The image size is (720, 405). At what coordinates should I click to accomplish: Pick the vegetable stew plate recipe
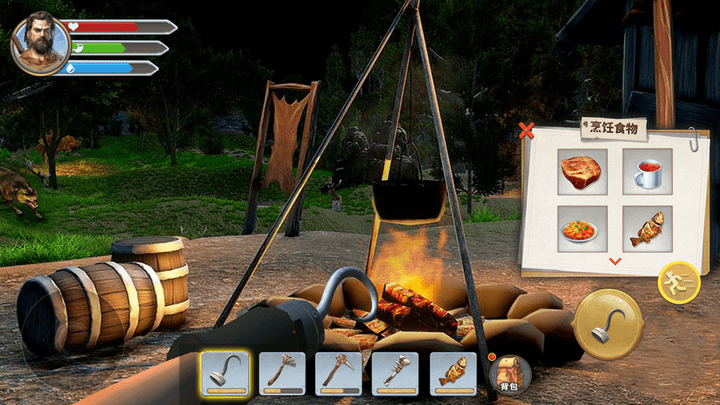pos(582,229)
